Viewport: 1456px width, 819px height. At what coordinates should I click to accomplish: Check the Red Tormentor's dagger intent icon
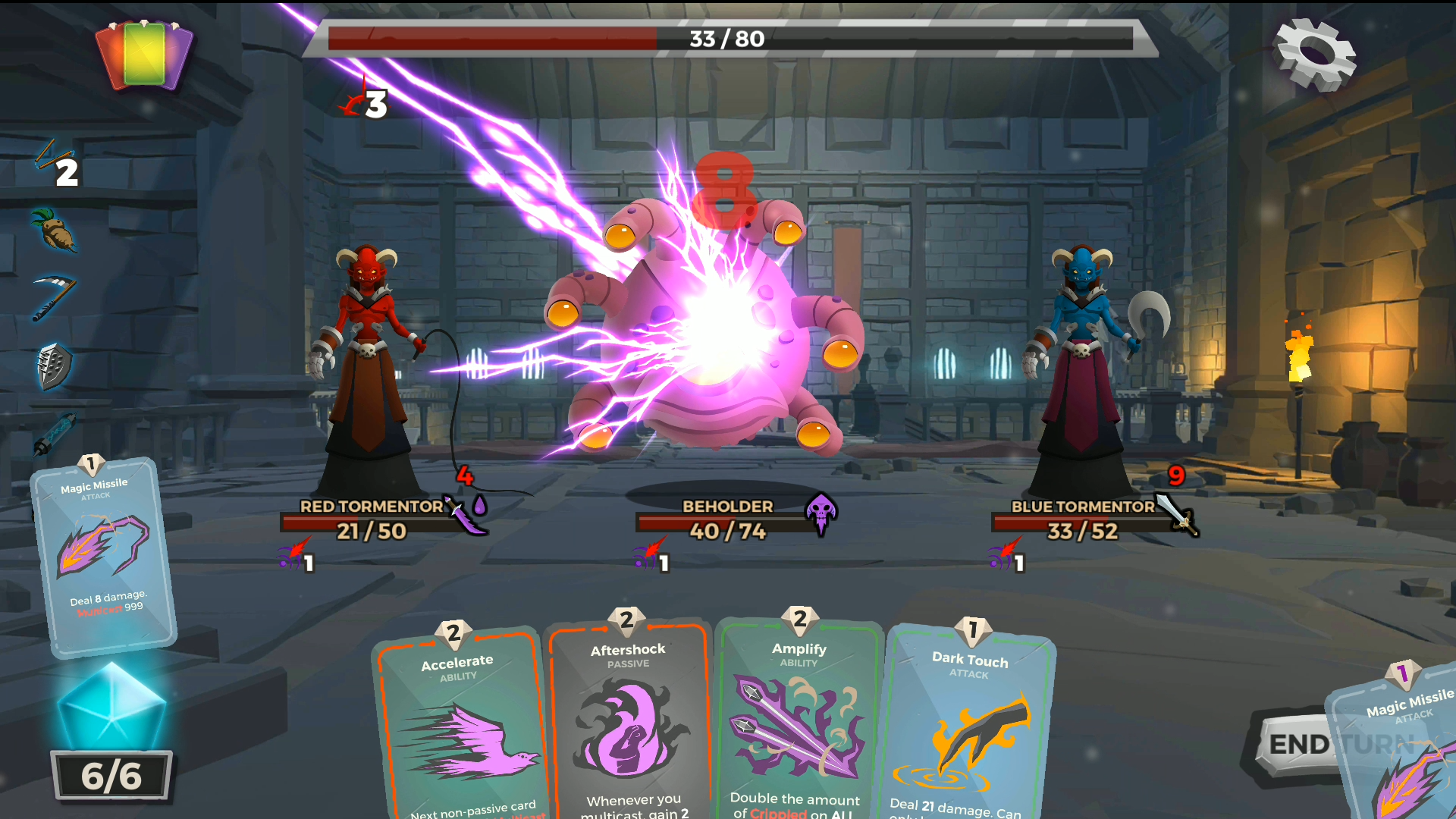pyautogui.click(x=465, y=516)
